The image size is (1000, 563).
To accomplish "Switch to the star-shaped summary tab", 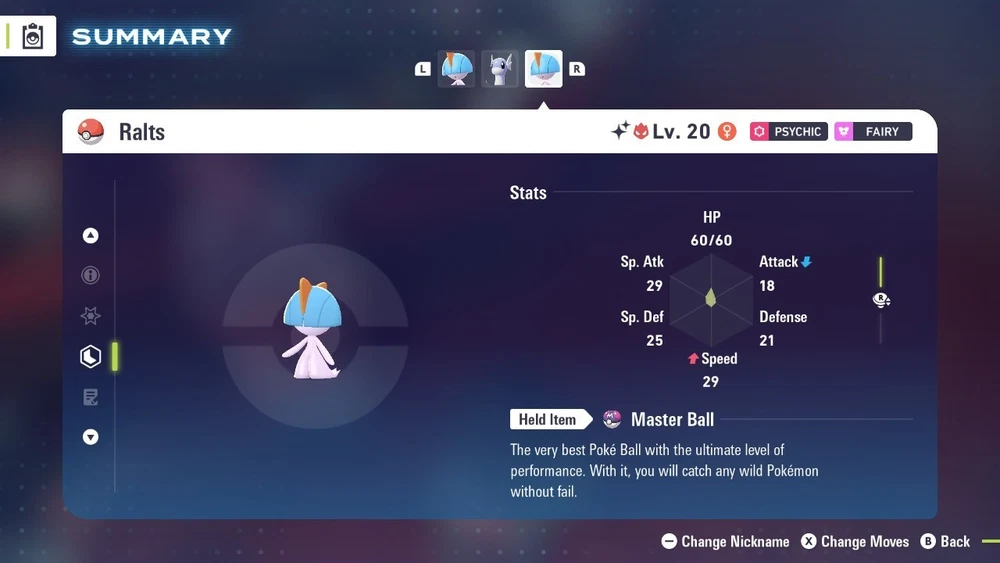I will (91, 316).
